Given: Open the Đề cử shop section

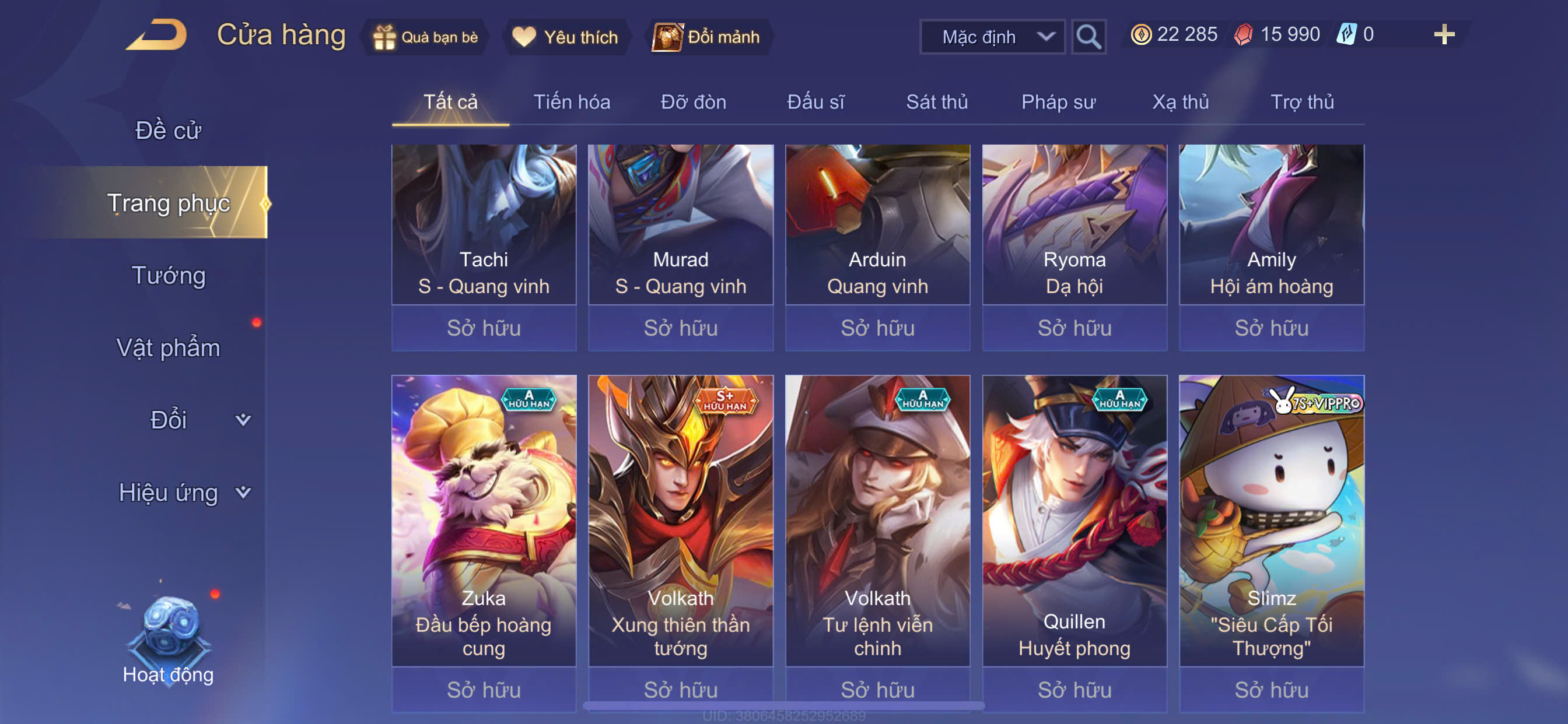Looking at the screenshot, I should [168, 130].
